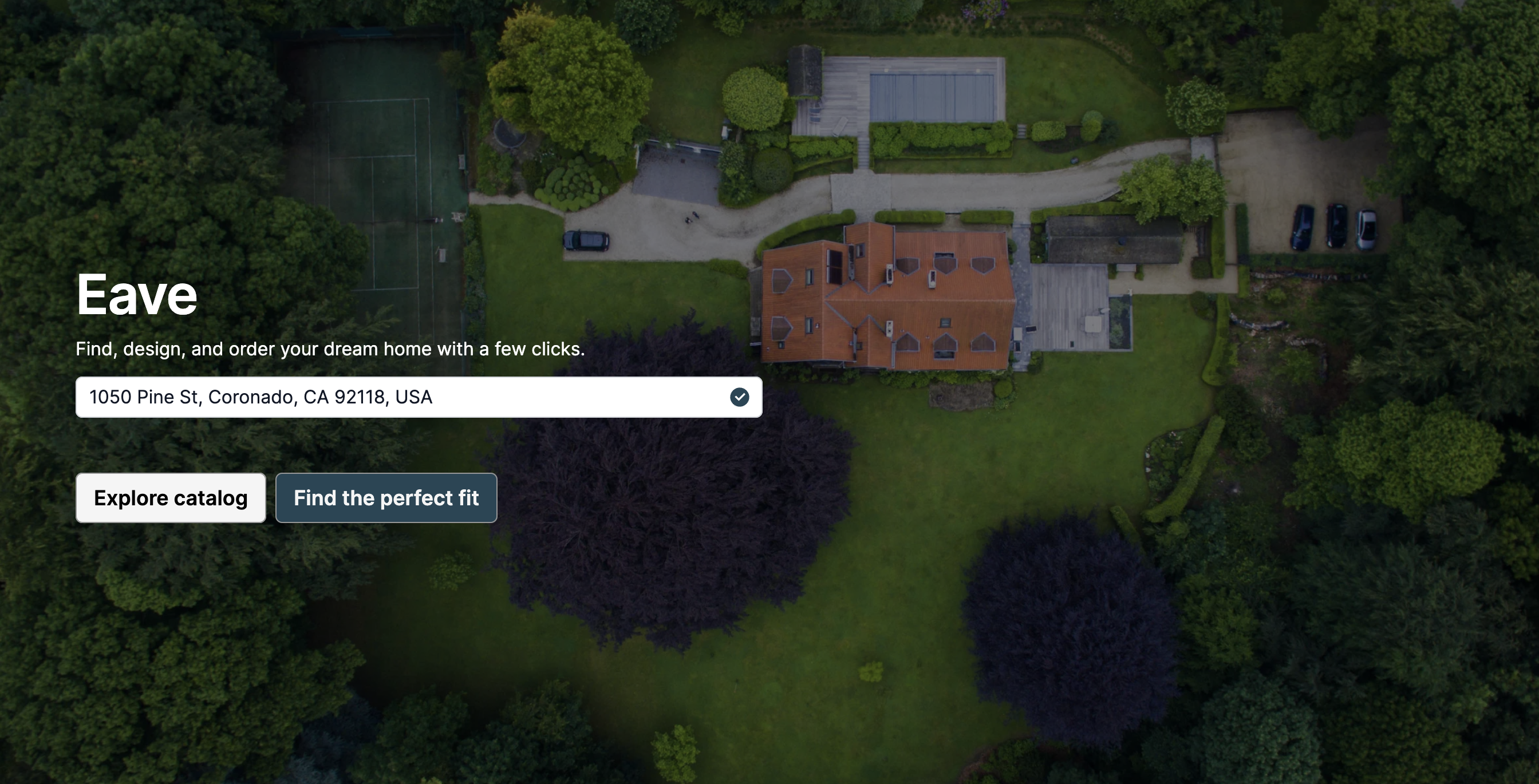Click the Explore catalog button

(170, 498)
